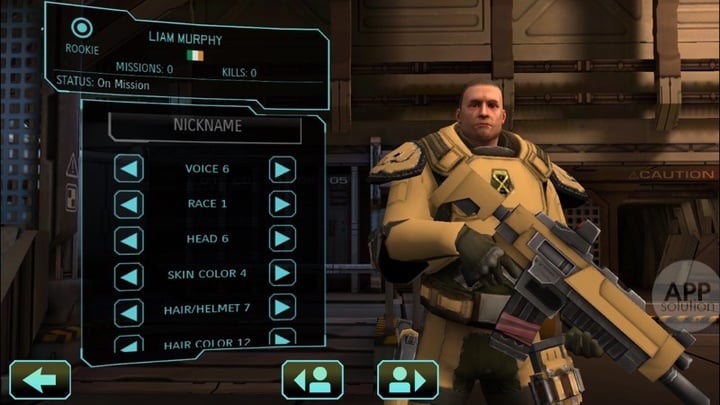This screenshot has width=720, height=405.
Task: View the previous soldier
Action: pyautogui.click(x=313, y=380)
